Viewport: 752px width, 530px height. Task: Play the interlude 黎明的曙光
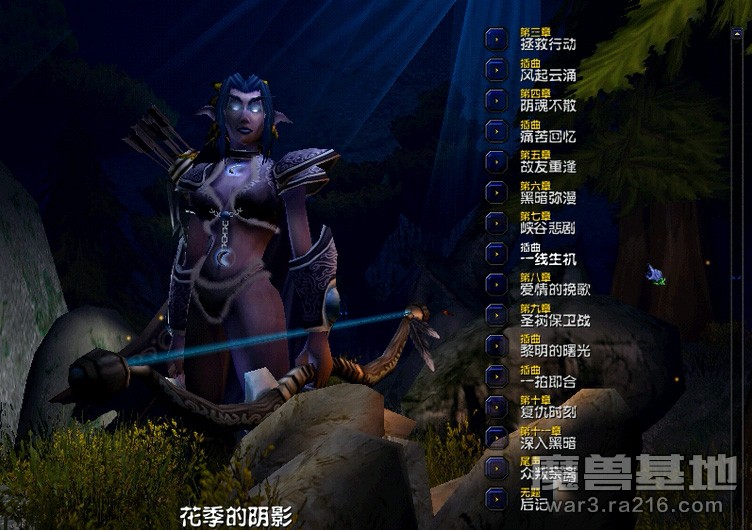pyautogui.click(x=497, y=345)
